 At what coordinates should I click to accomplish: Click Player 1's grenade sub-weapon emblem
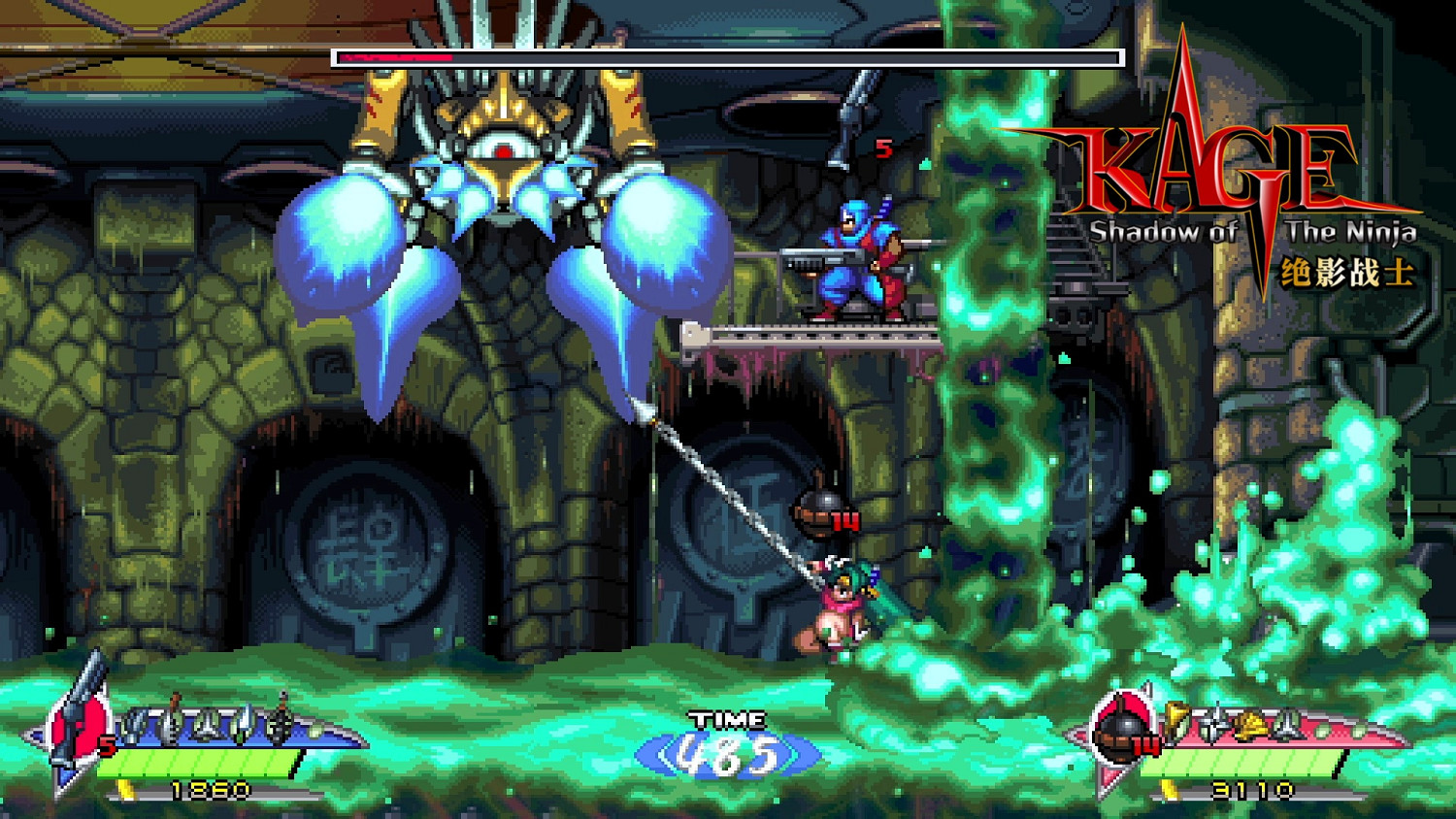[80, 728]
